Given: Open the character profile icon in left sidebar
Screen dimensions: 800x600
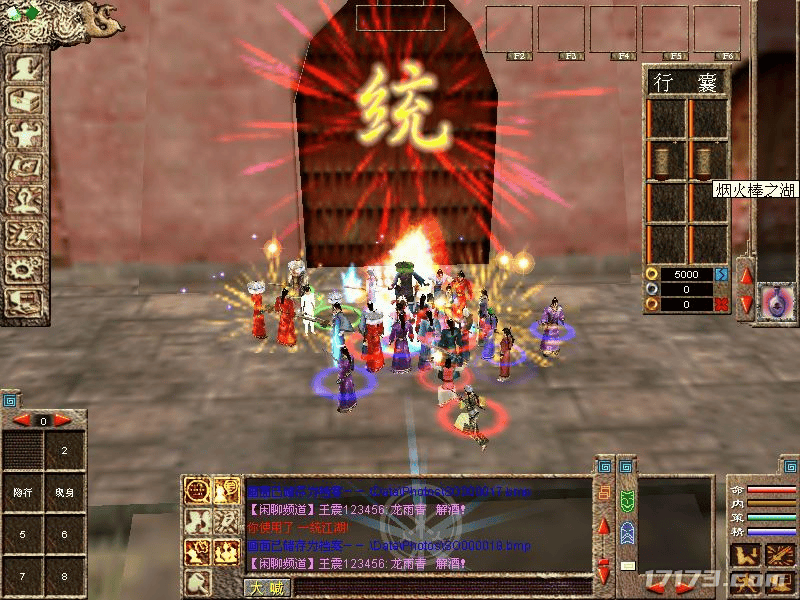Looking at the screenshot, I should coord(22,68).
